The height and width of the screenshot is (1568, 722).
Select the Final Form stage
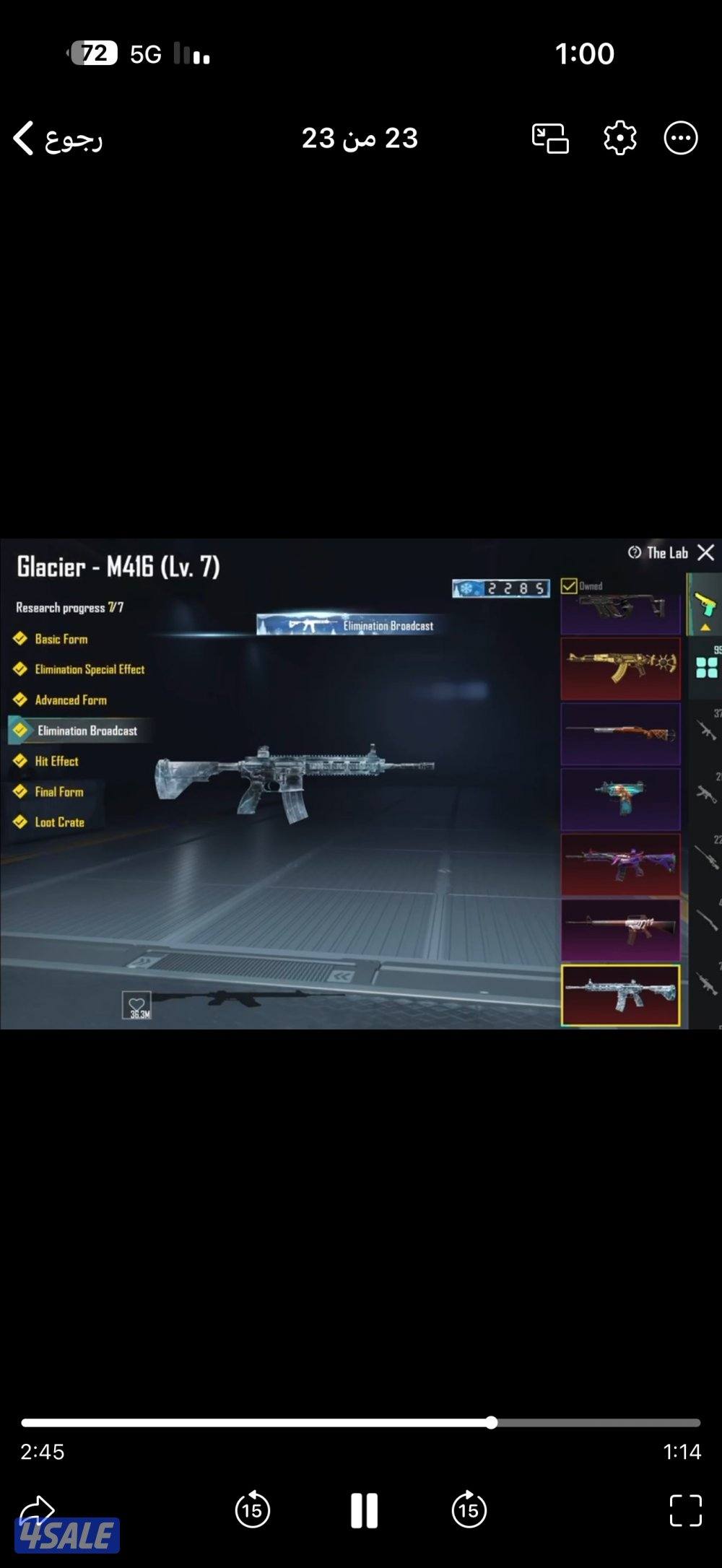click(x=58, y=792)
